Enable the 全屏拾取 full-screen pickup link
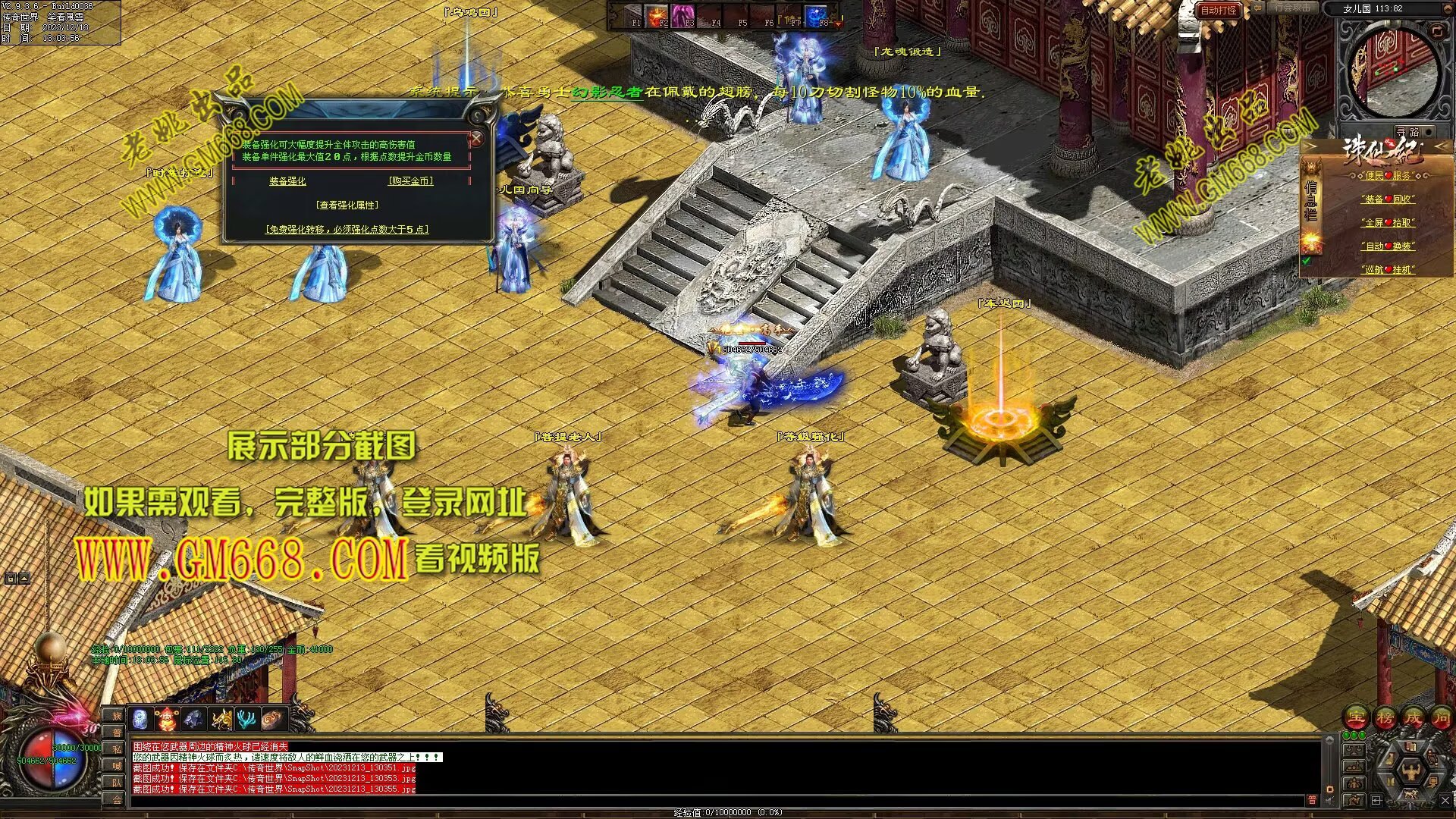This screenshot has height=819, width=1456. click(1388, 223)
